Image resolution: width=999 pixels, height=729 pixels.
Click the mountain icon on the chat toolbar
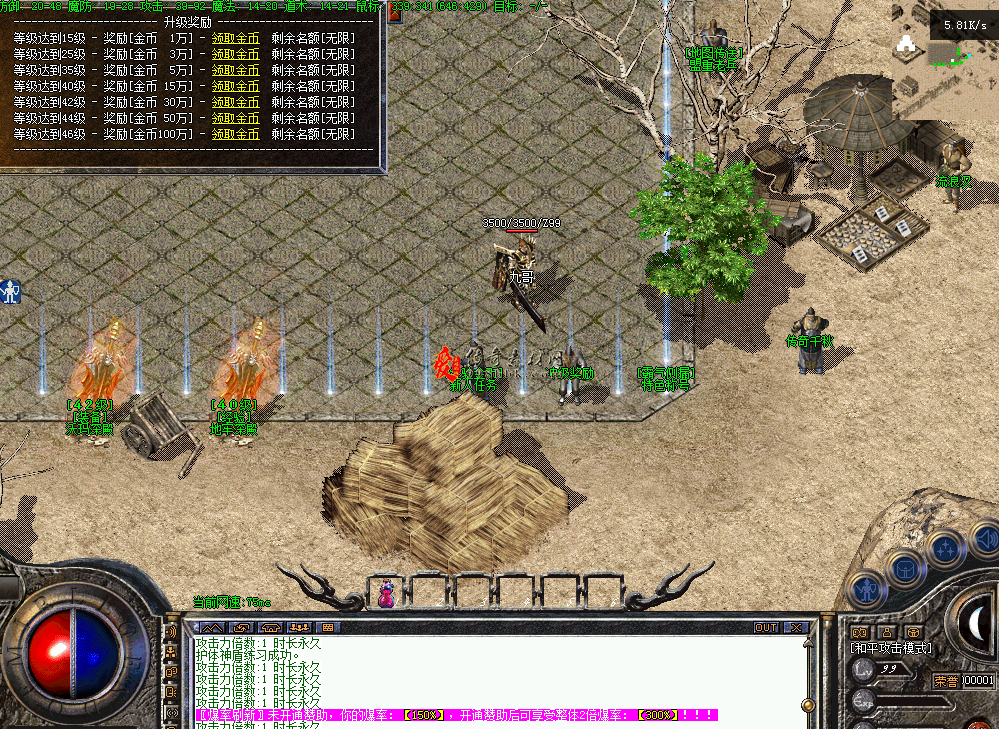click(x=213, y=628)
